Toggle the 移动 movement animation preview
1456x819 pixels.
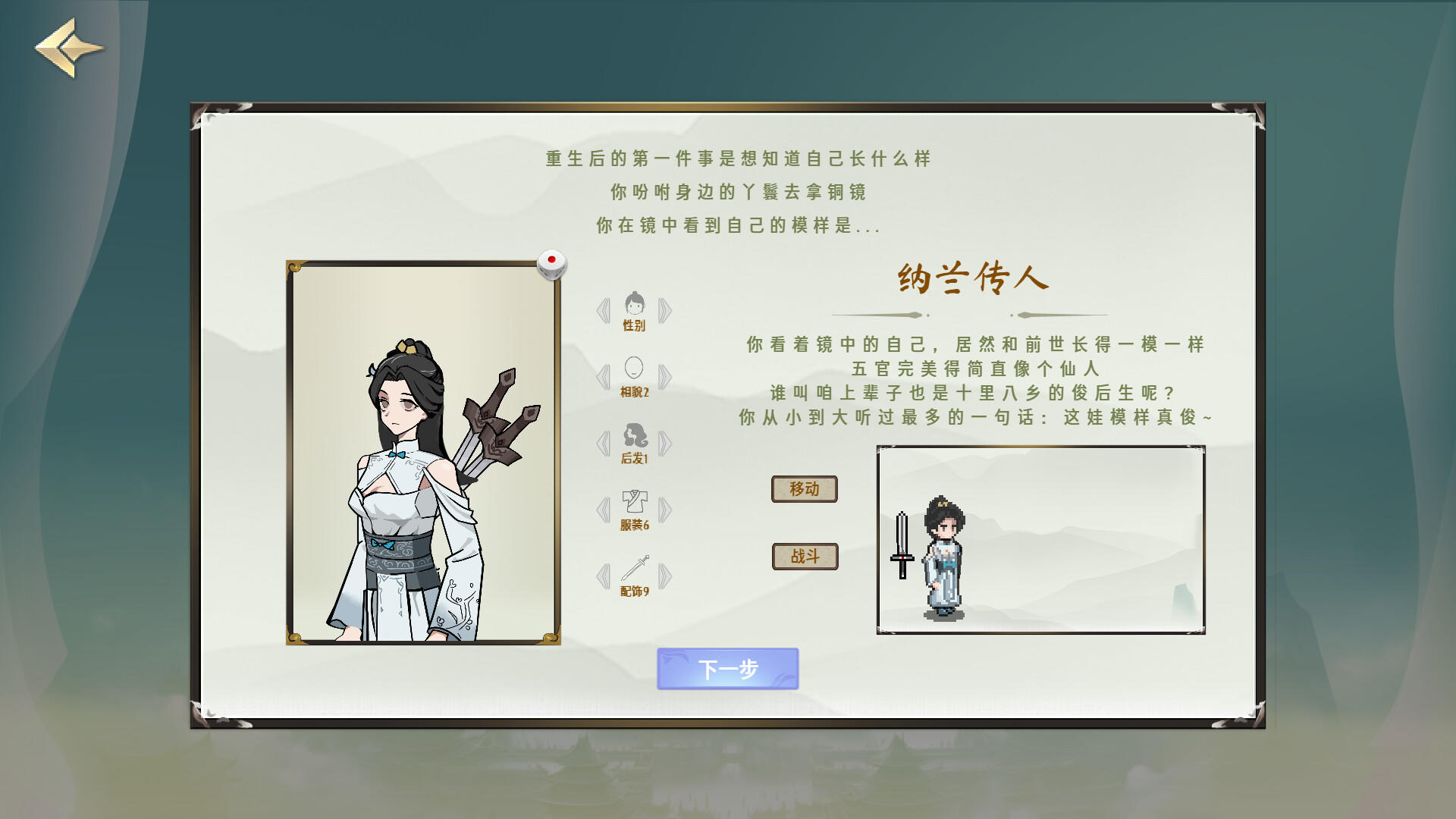[805, 489]
